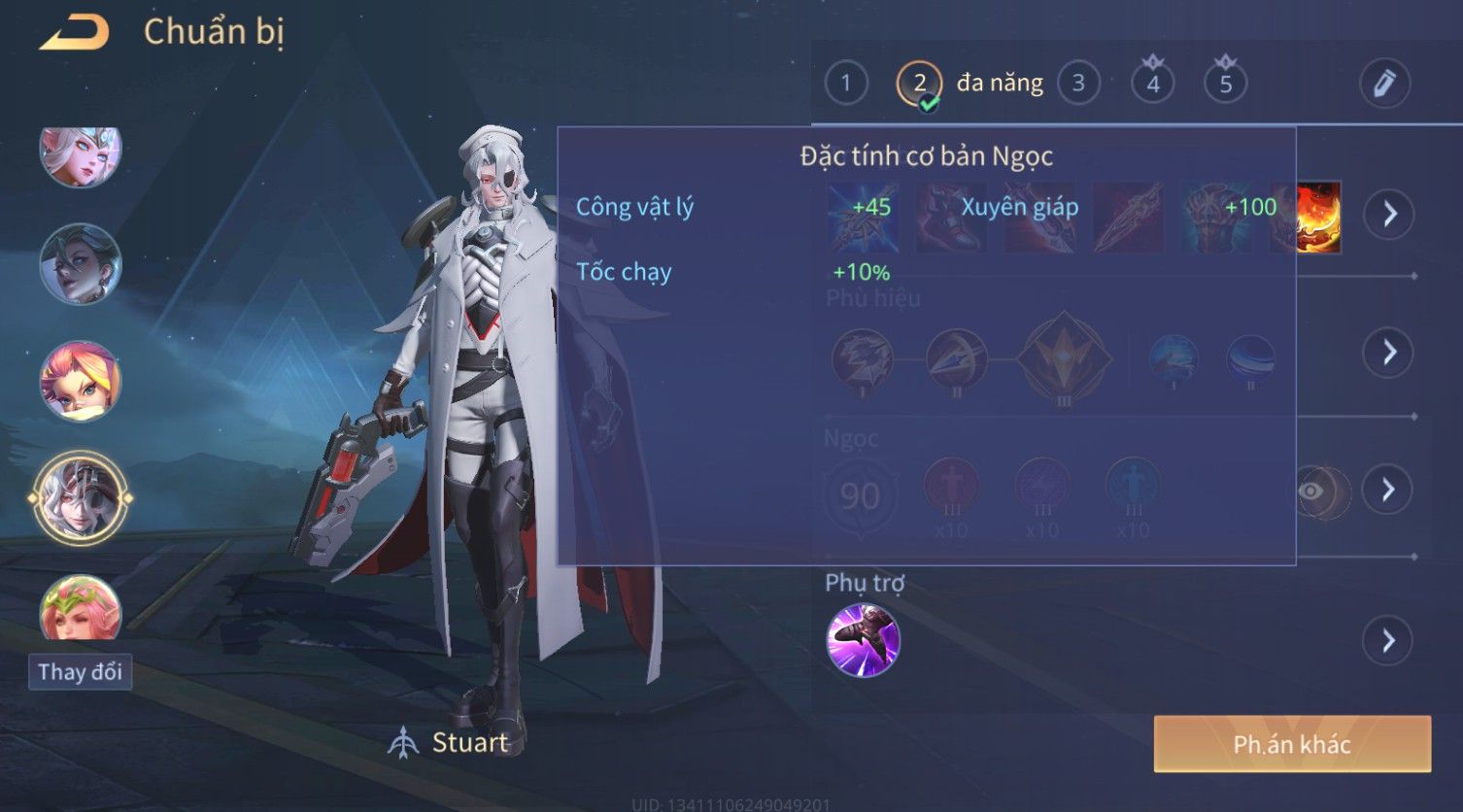Choose the green-crowned hero portrait
The height and width of the screenshot is (812, 1463).
coord(81,609)
